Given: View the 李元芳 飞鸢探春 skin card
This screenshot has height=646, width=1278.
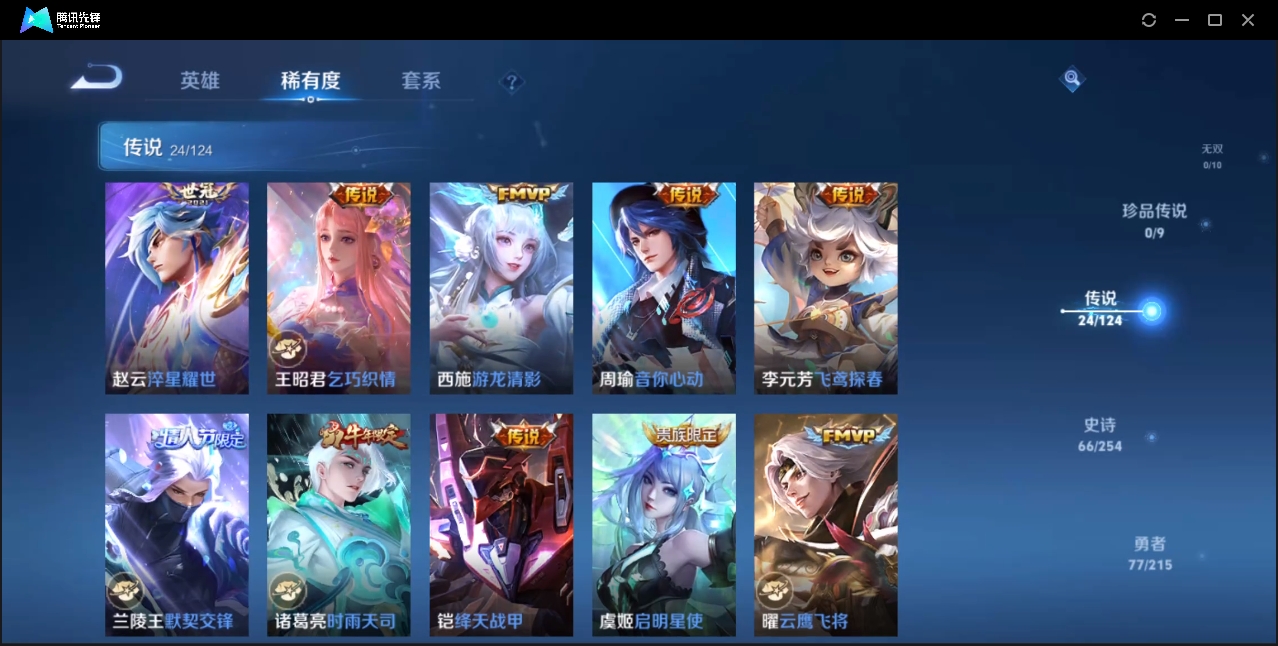Looking at the screenshot, I should (x=826, y=288).
